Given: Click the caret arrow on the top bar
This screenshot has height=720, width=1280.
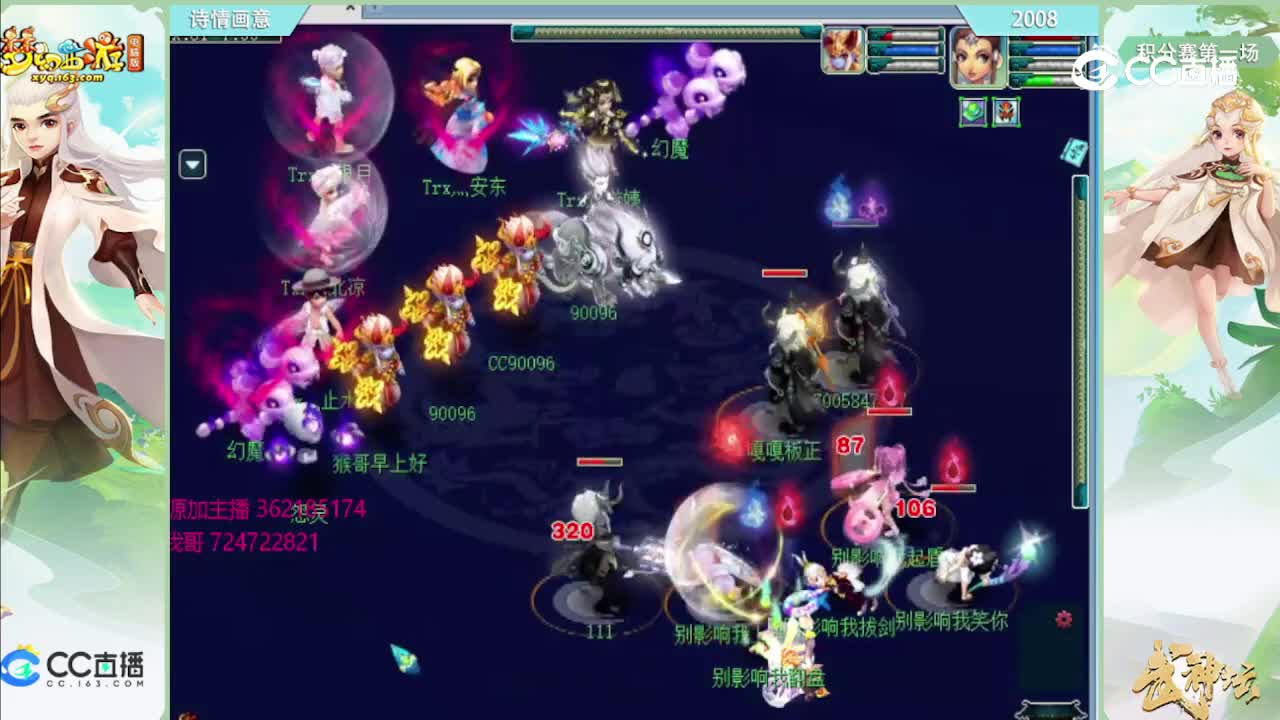Looking at the screenshot, I should pyautogui.click(x=350, y=7).
